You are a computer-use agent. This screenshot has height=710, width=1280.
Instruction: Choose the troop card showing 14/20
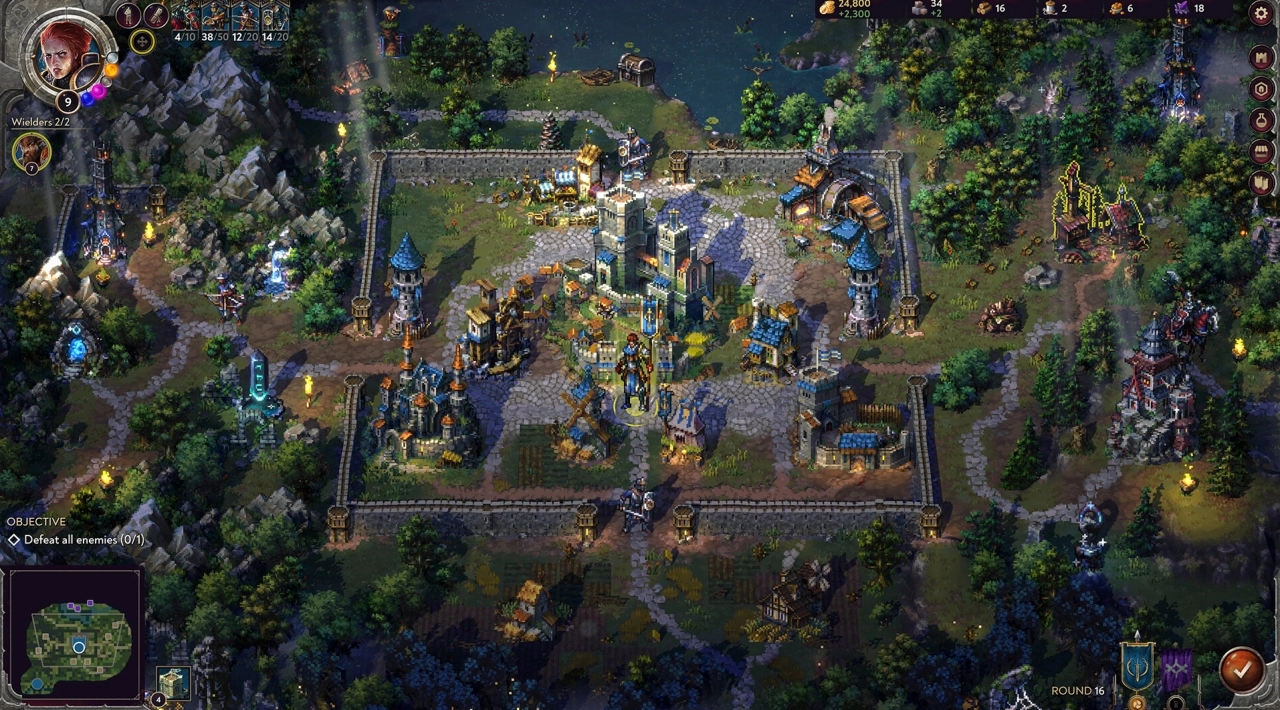(x=275, y=20)
